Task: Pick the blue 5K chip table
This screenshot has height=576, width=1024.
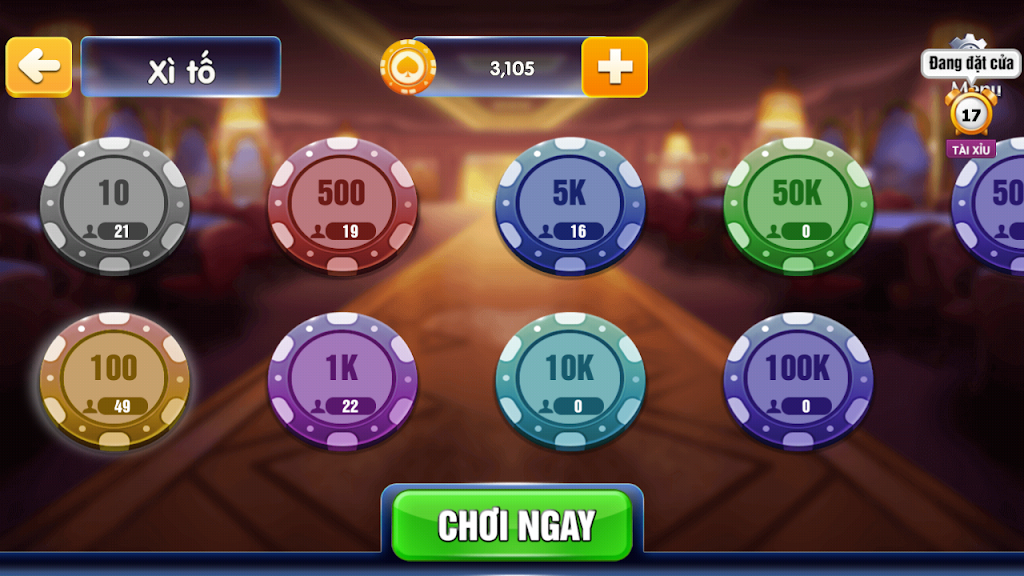Action: point(570,206)
